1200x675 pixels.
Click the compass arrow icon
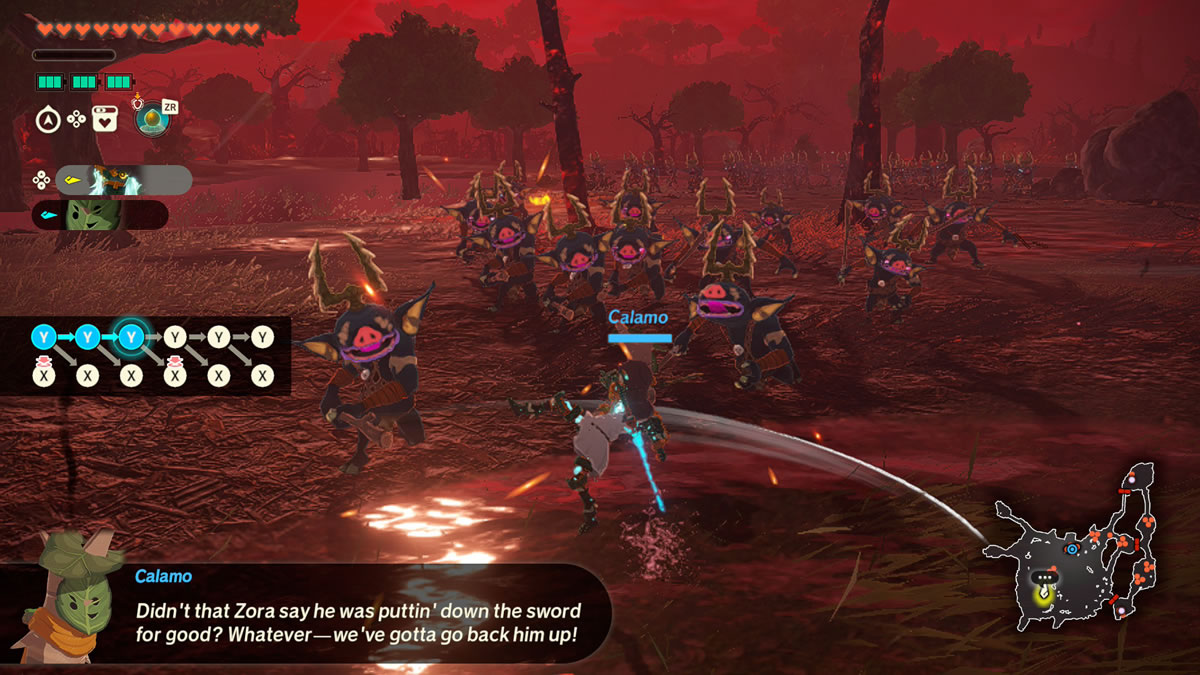pos(47,120)
